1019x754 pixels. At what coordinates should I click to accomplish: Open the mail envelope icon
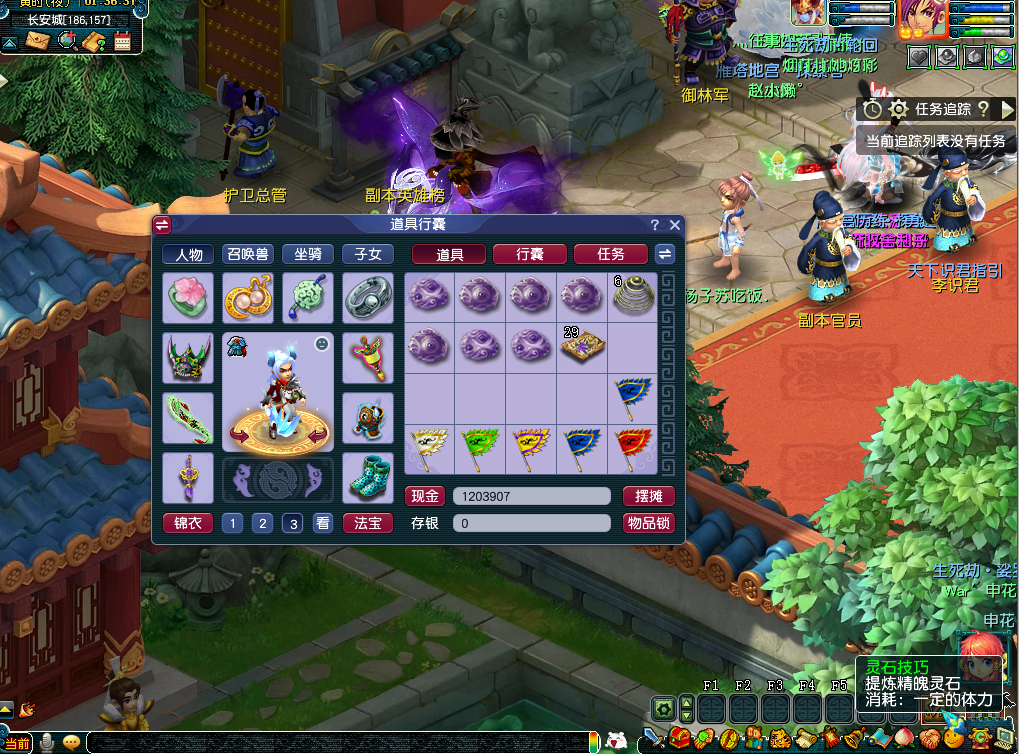pos(38,41)
